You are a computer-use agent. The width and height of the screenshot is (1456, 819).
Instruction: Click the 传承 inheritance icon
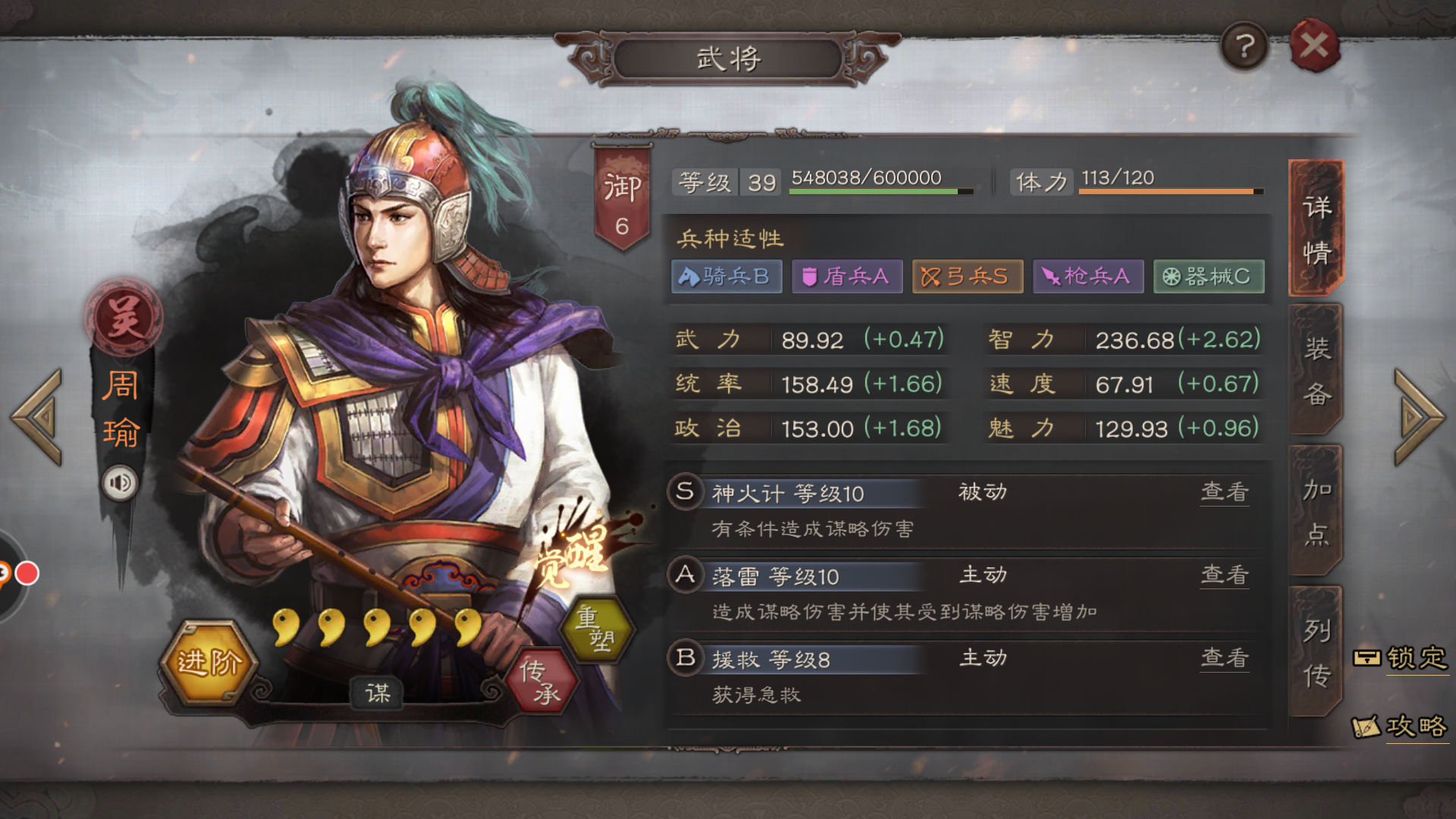(540, 681)
